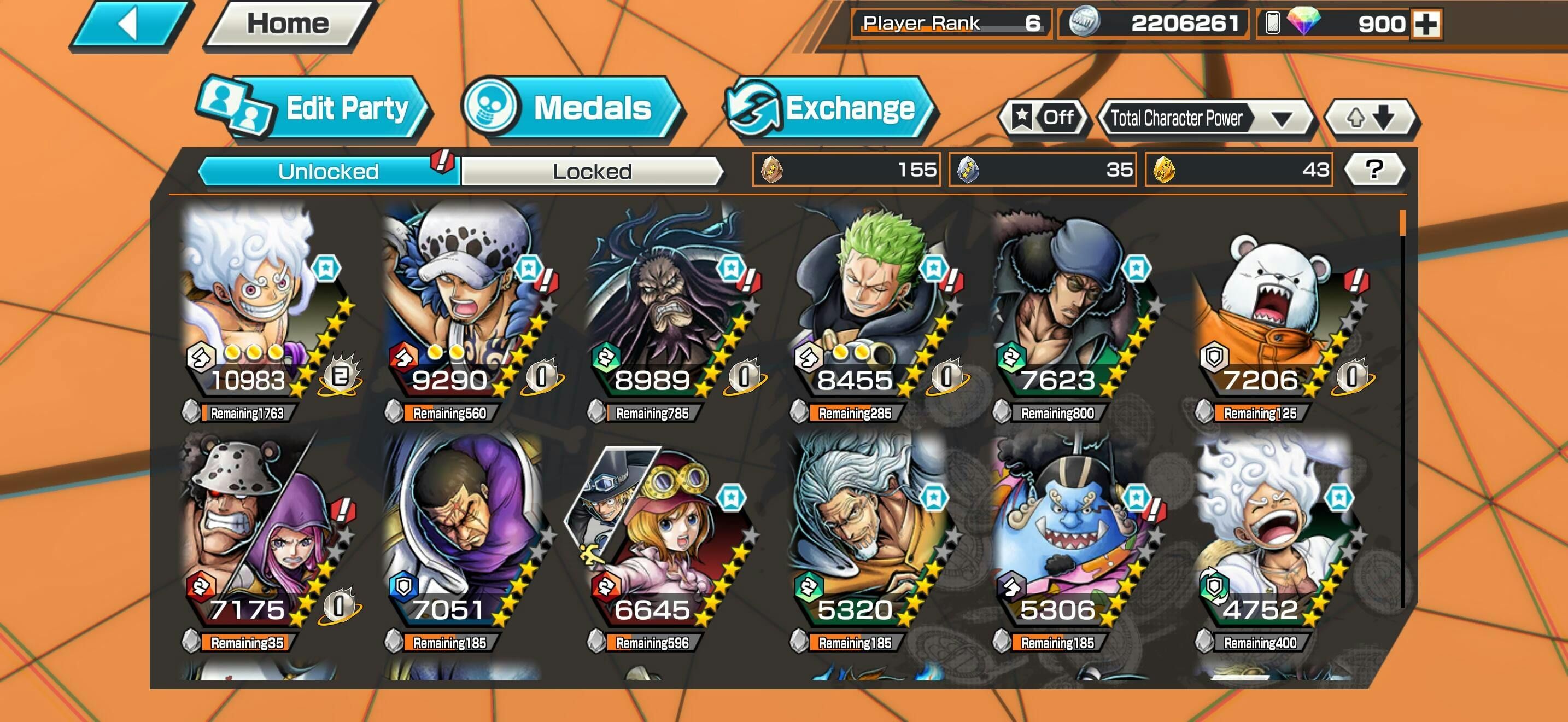Open the Medals screen

pos(572,108)
